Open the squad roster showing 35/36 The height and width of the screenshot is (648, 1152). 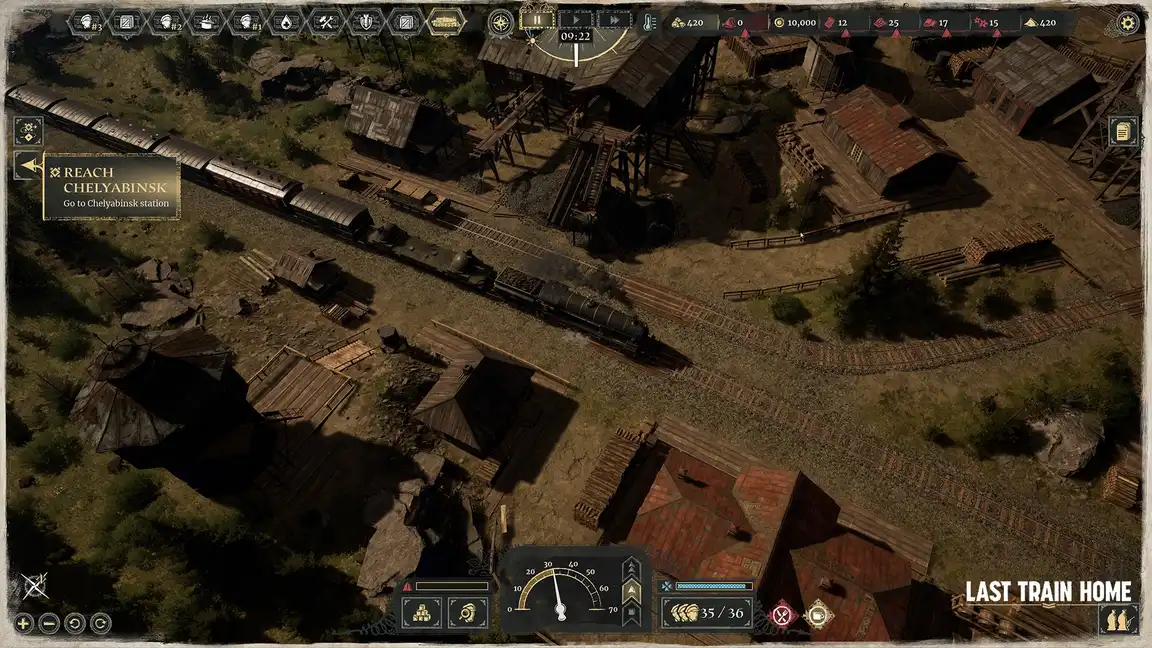point(707,612)
